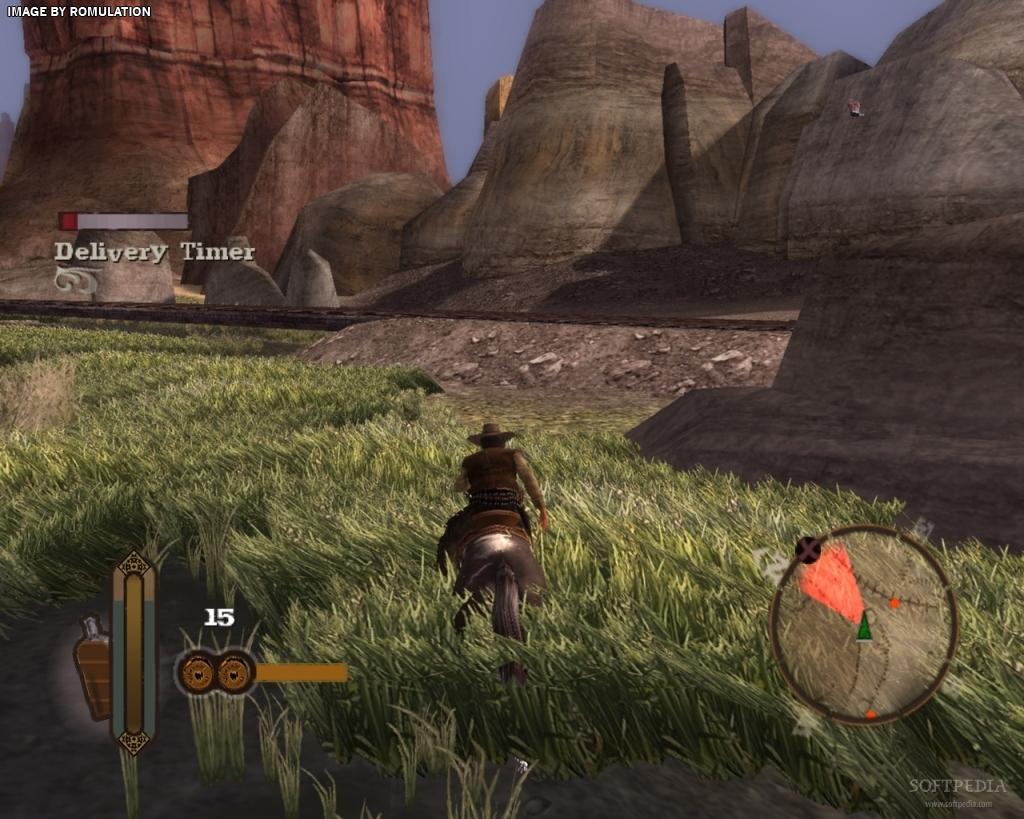1024x819 pixels.
Task: Use the whiskey flask icon
Action: 92,667
